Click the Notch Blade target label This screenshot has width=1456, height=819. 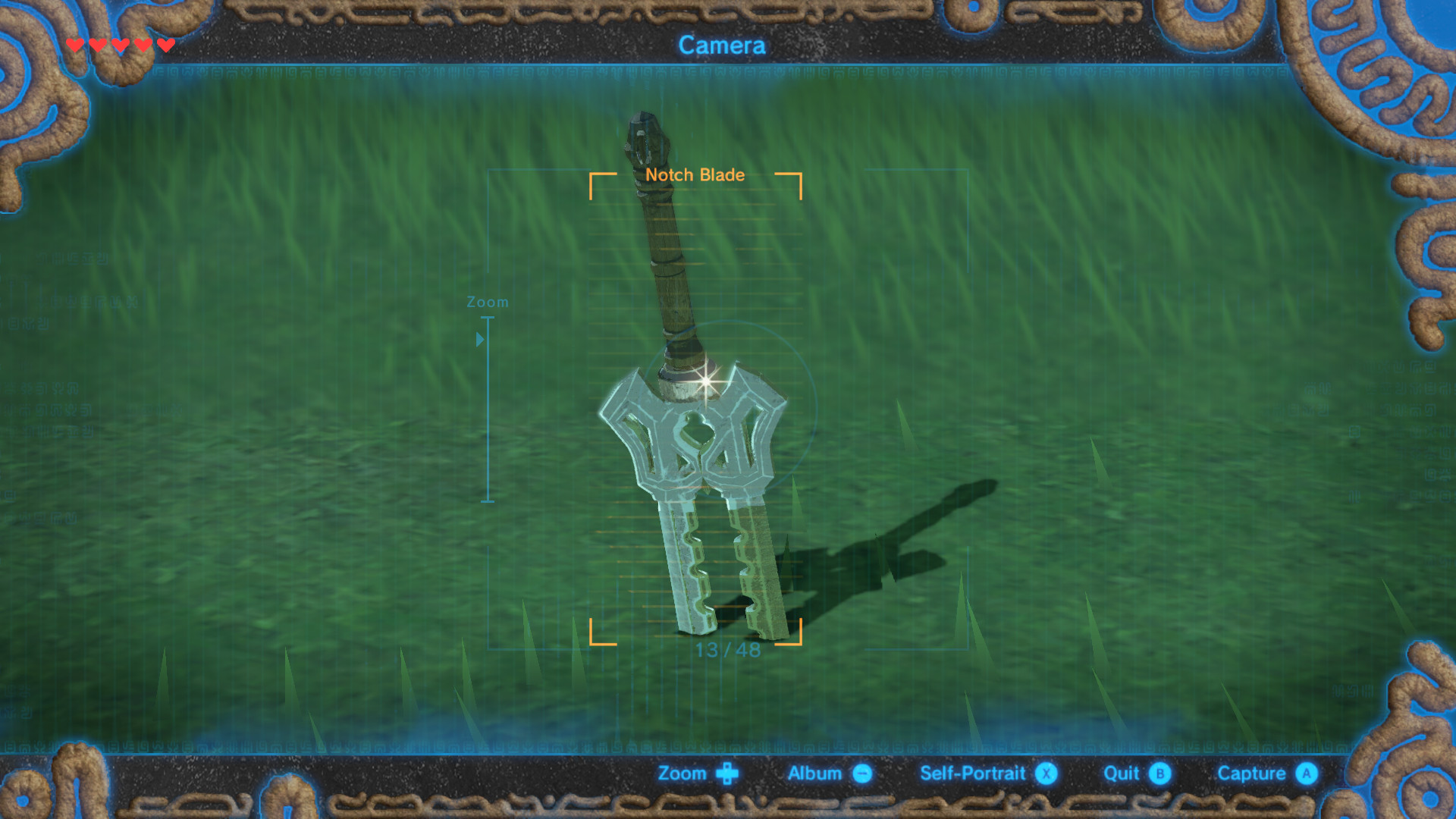(x=695, y=174)
